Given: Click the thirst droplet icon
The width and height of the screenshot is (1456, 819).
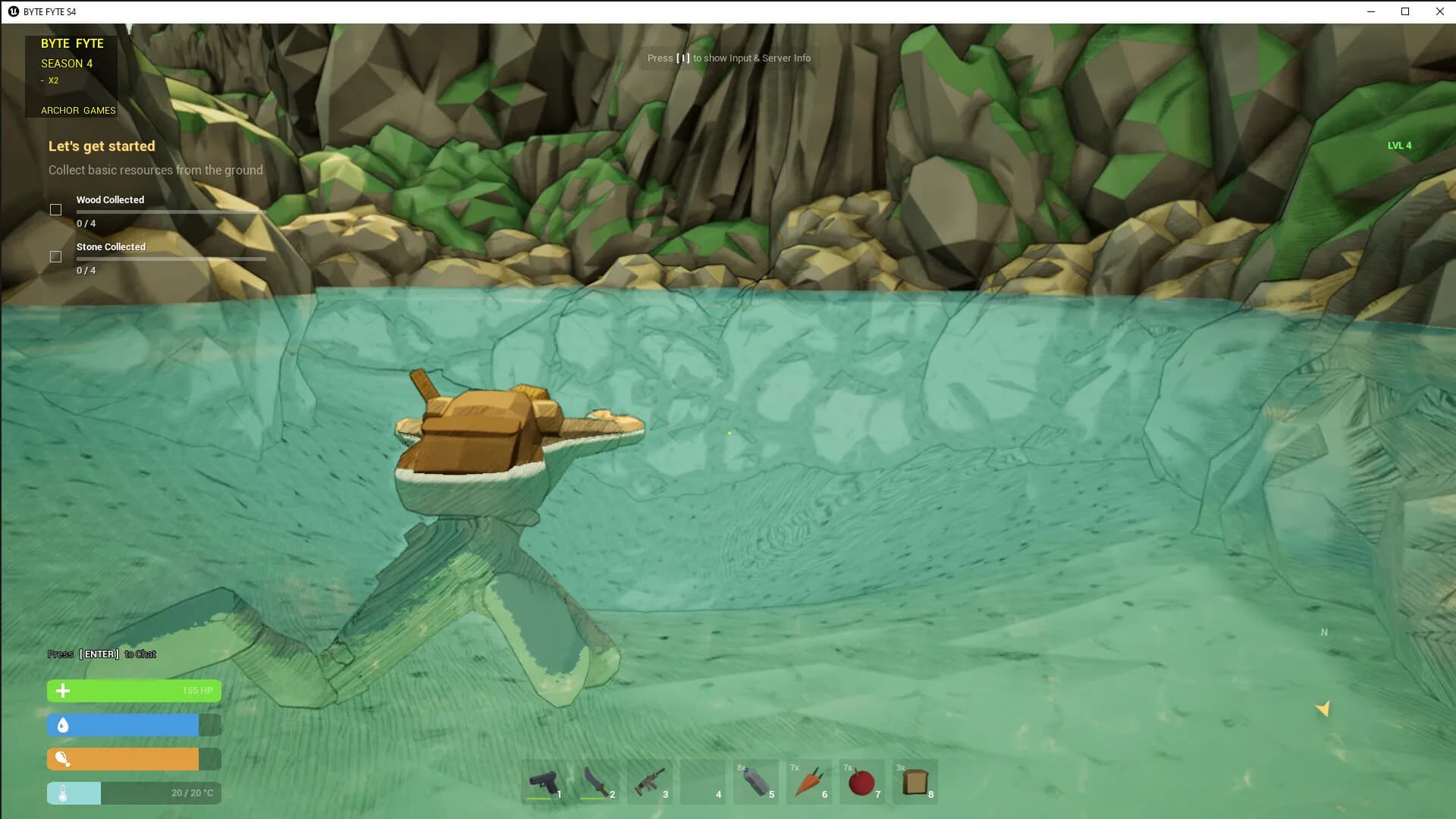Looking at the screenshot, I should tap(62, 725).
